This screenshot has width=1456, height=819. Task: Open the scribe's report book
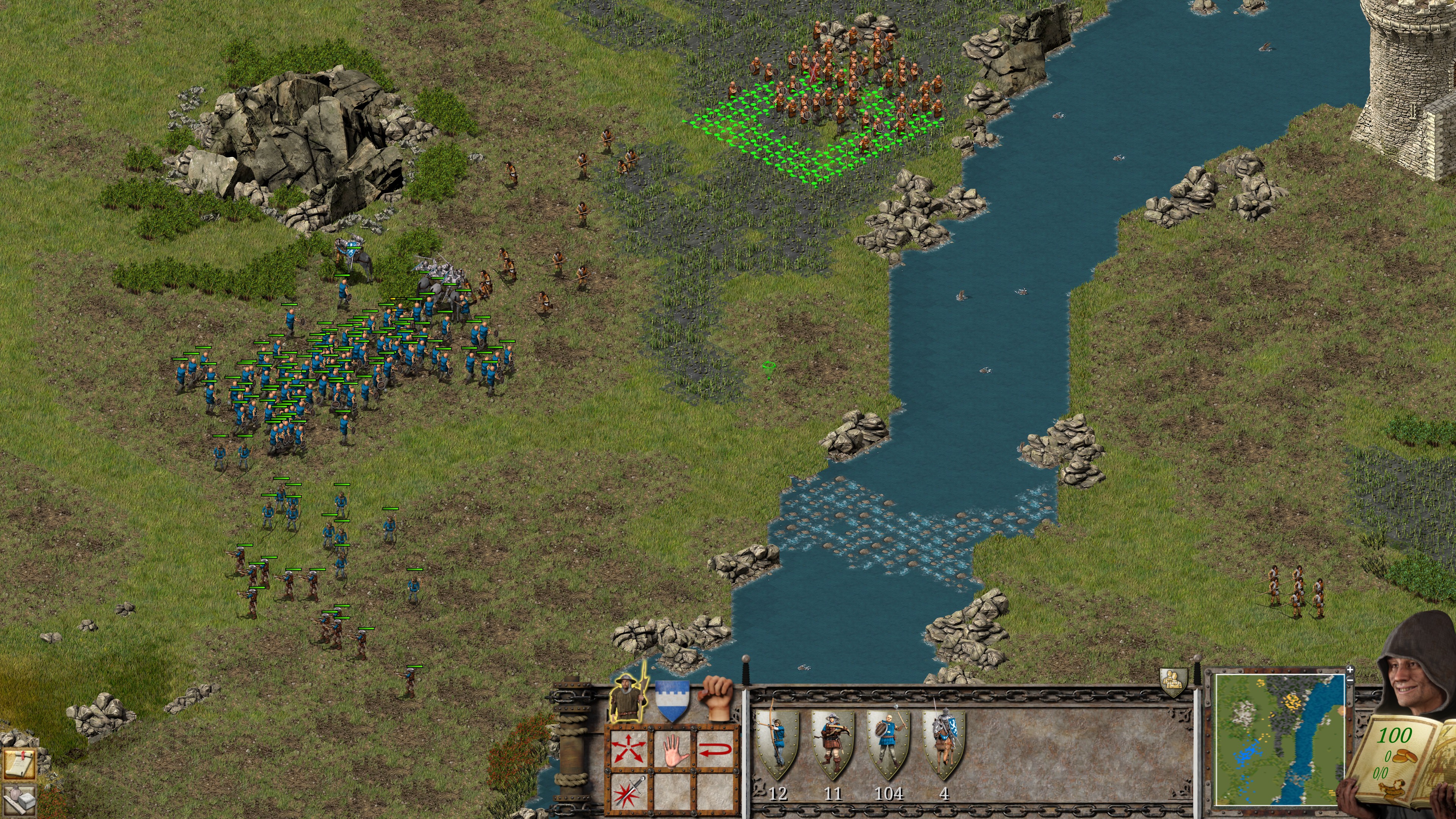[1402, 758]
